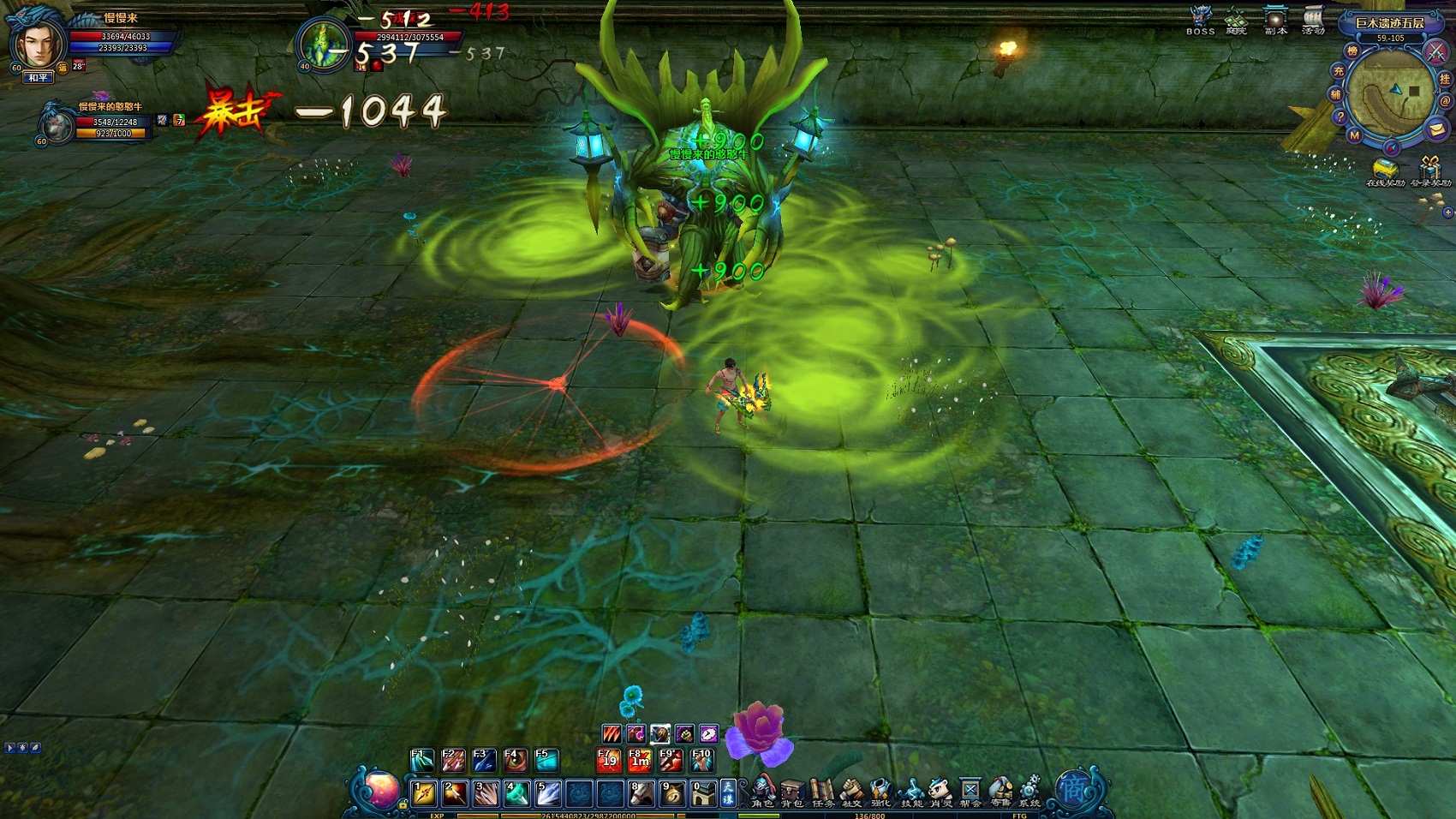Click the 天珠 button beside the hotbar

click(x=727, y=793)
